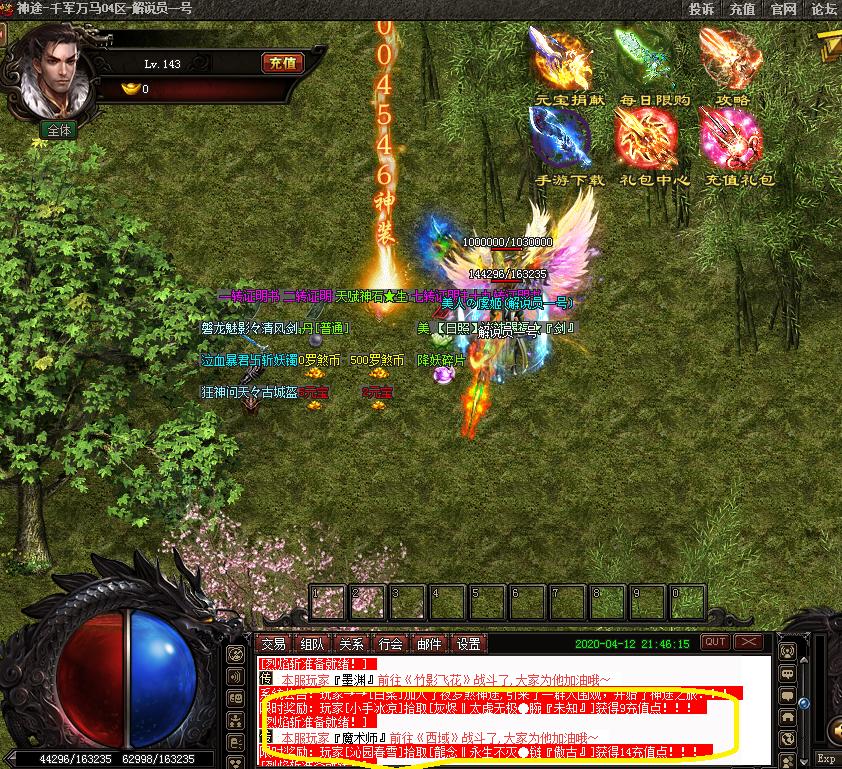842x769 pixels.
Task: Open the 设置 settings tab
Action: (468, 644)
